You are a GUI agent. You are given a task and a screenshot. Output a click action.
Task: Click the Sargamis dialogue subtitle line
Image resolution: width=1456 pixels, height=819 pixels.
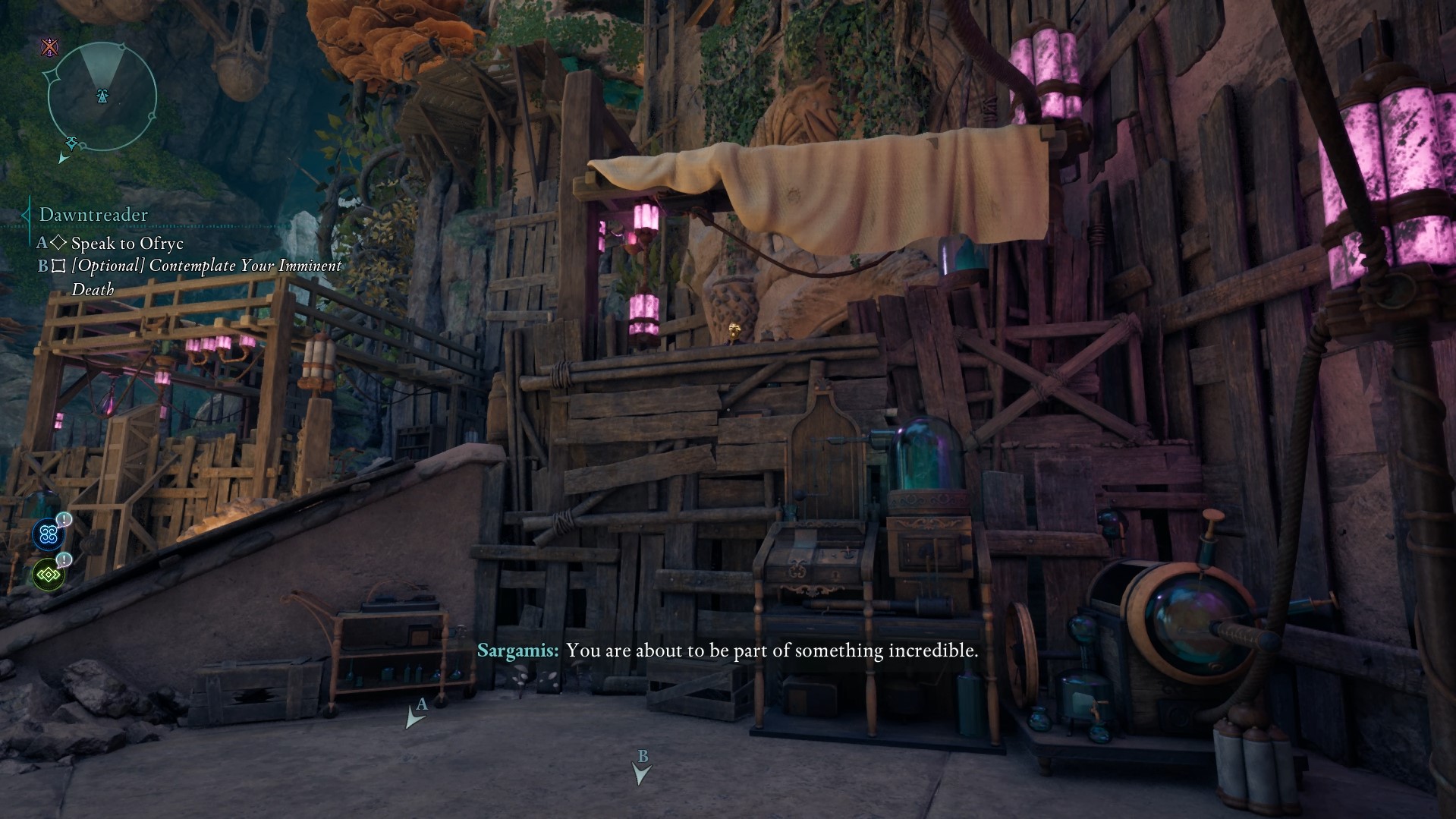tap(728, 650)
